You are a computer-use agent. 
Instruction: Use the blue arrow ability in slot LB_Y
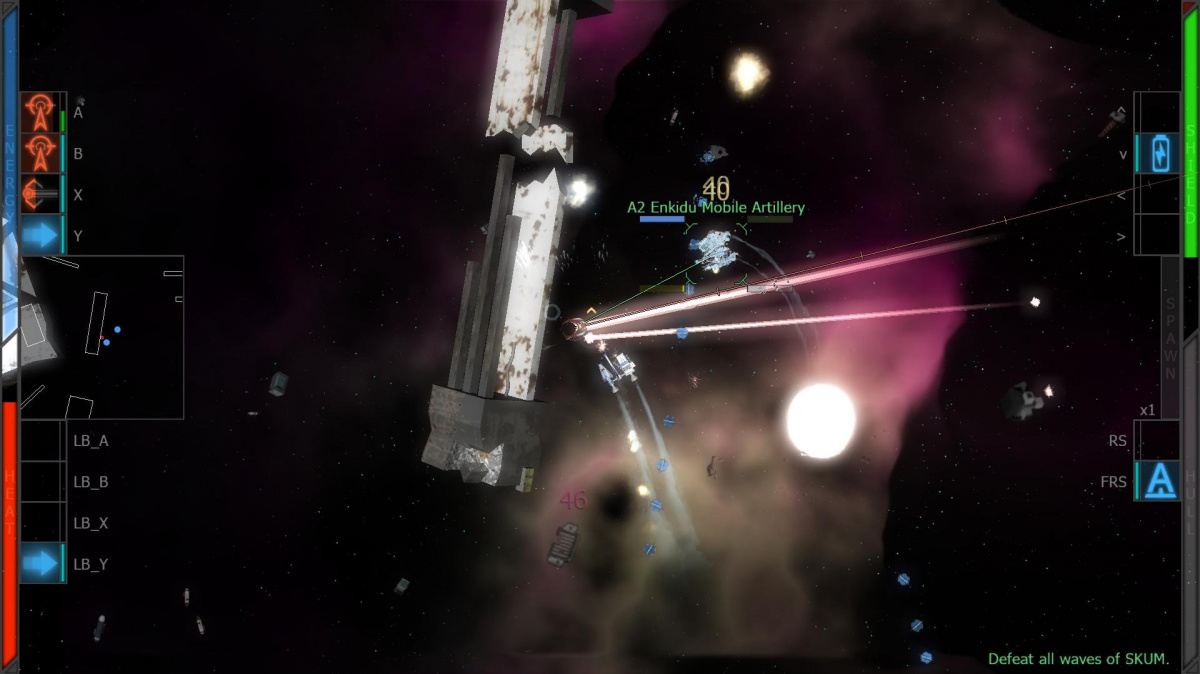pos(41,564)
